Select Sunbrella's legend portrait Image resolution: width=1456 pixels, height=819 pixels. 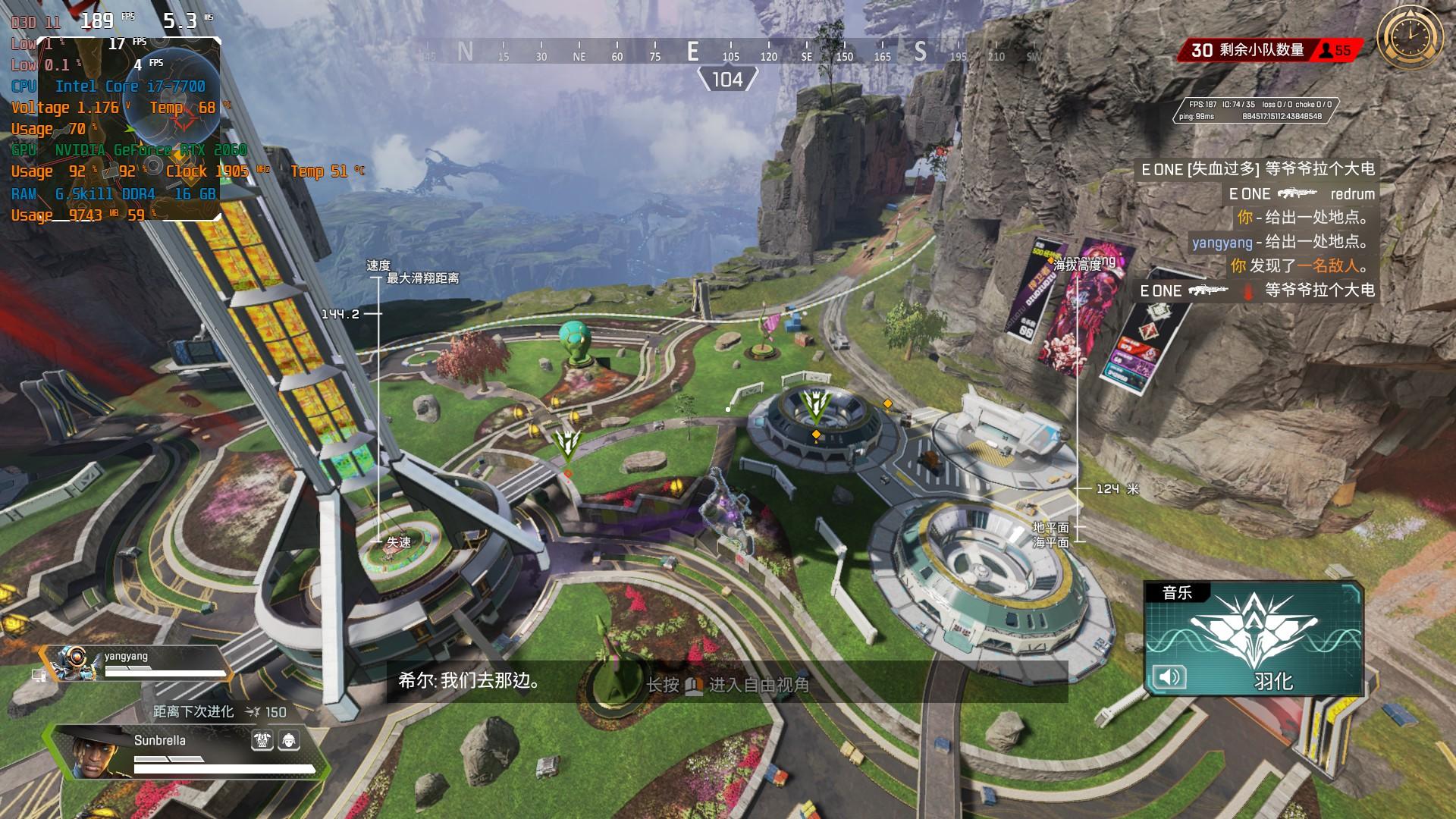[x=97, y=751]
